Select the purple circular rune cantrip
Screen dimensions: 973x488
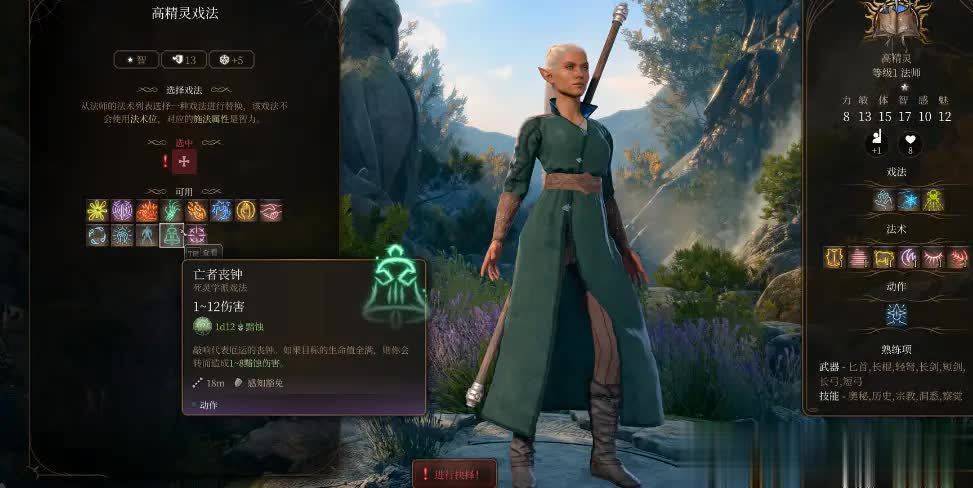(x=122, y=210)
